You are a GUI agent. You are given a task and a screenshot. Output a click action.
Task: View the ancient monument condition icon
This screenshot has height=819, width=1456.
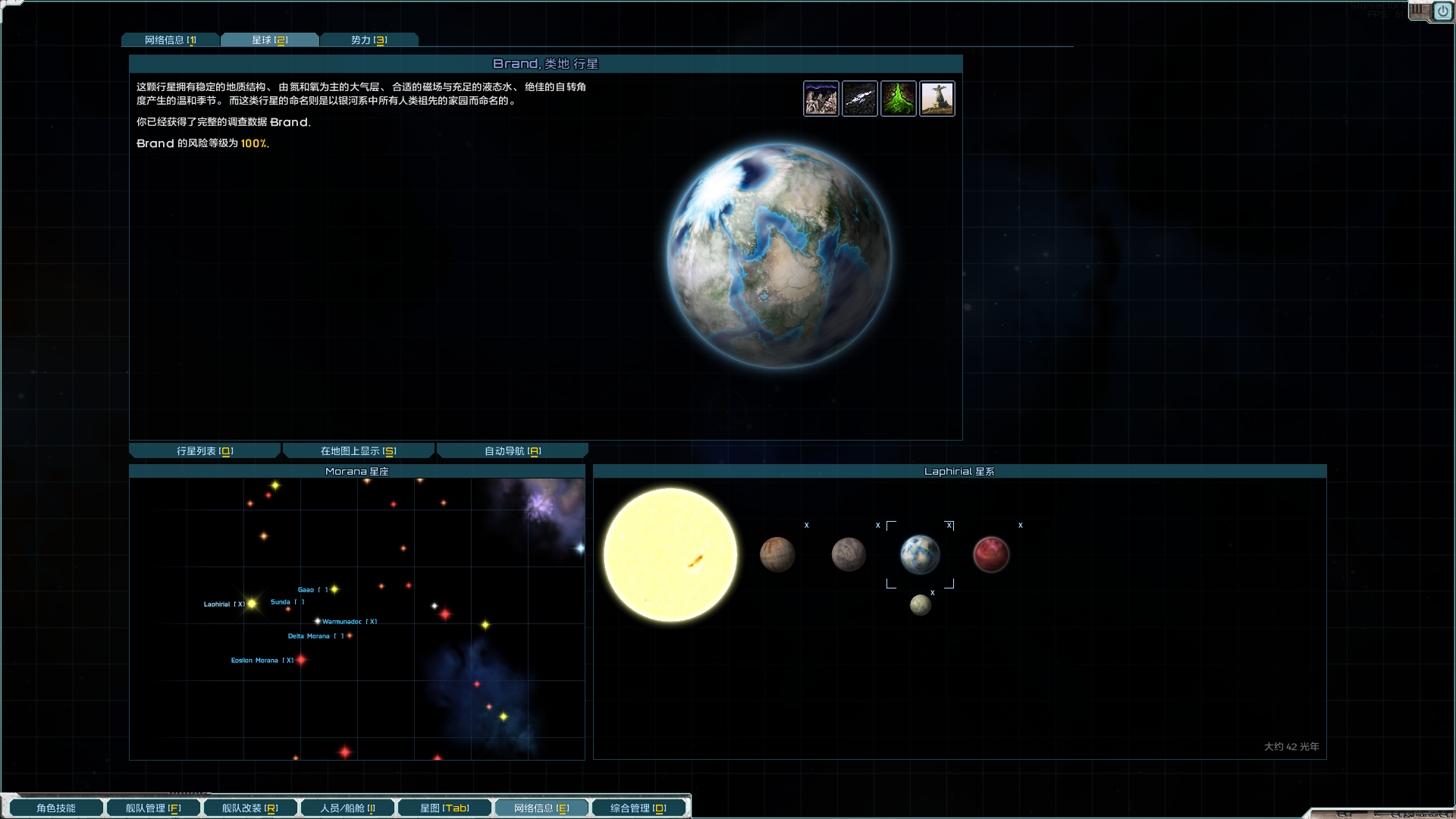pos(937,98)
